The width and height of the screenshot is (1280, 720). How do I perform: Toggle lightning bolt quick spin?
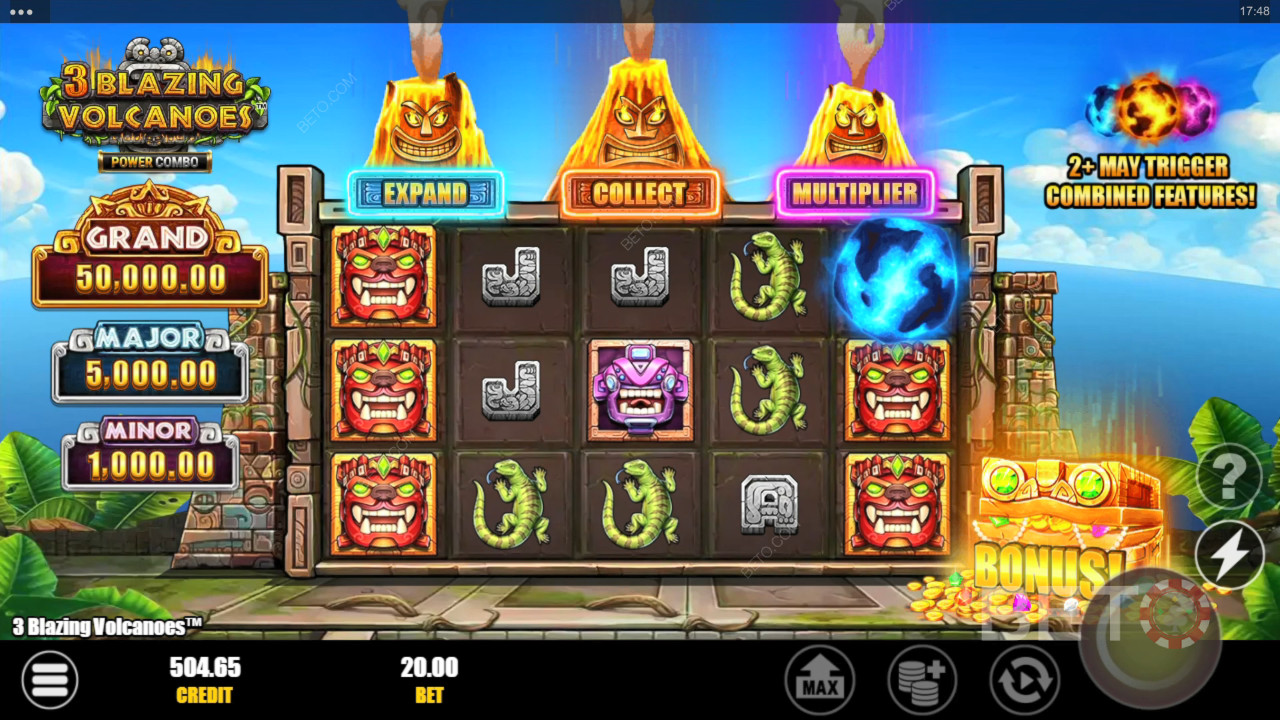[x=1229, y=555]
